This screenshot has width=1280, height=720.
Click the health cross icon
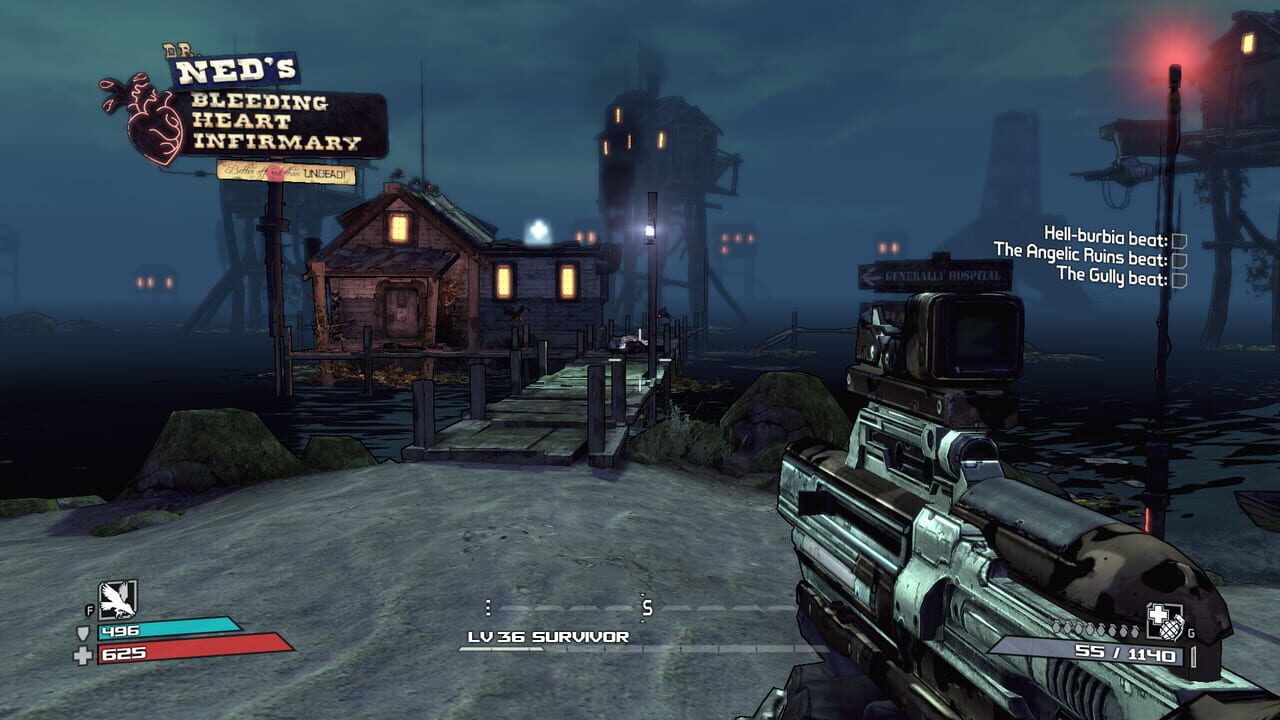pyautogui.click(x=82, y=656)
